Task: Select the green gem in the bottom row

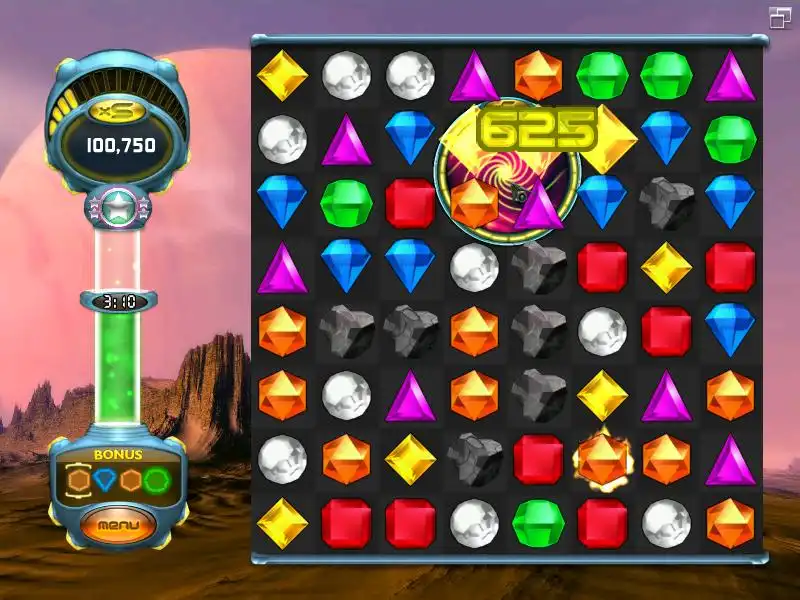Action: point(538,522)
